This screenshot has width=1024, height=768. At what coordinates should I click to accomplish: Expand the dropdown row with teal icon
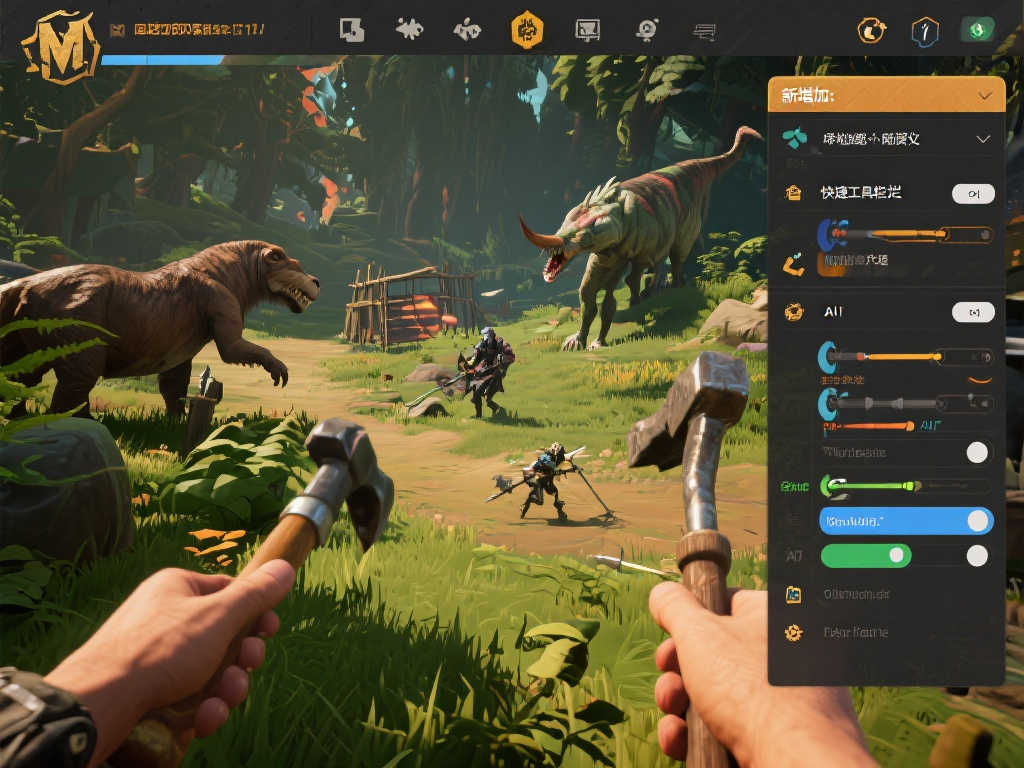pos(983,139)
